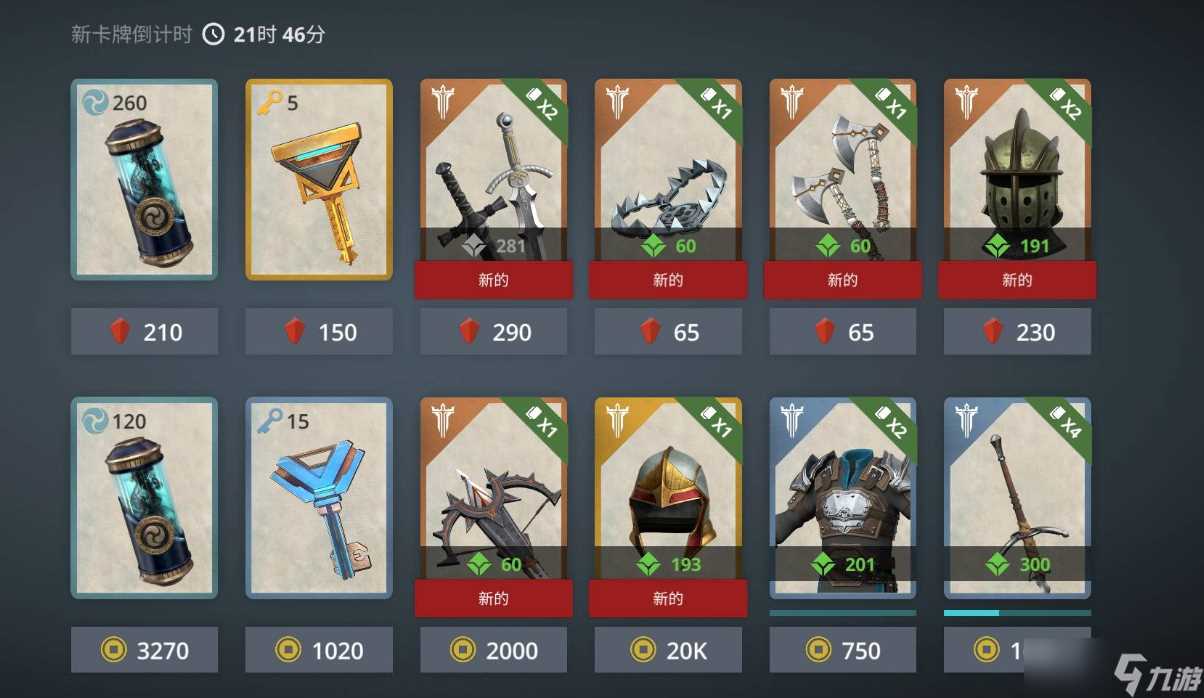This screenshot has height=698, width=1204.
Task: Buy the gold helmet for 20K coins
Action: pyautogui.click(x=668, y=651)
